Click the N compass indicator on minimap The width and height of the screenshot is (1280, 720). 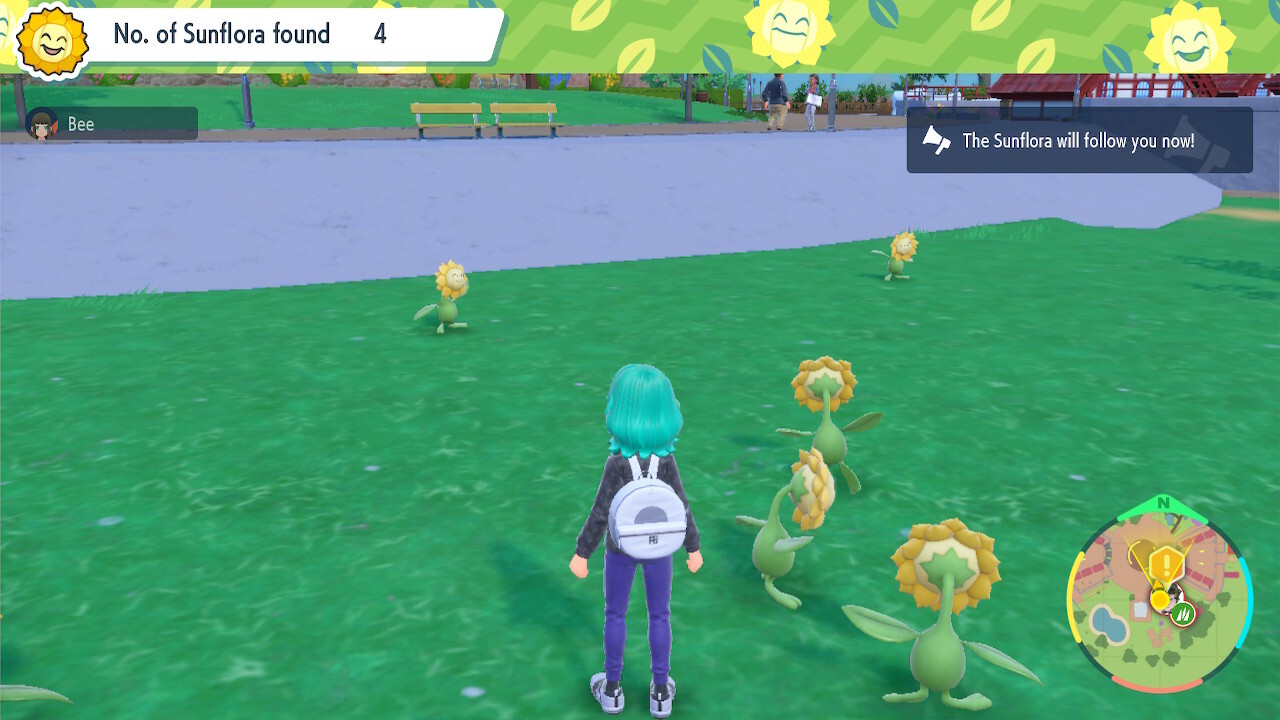point(1164,503)
